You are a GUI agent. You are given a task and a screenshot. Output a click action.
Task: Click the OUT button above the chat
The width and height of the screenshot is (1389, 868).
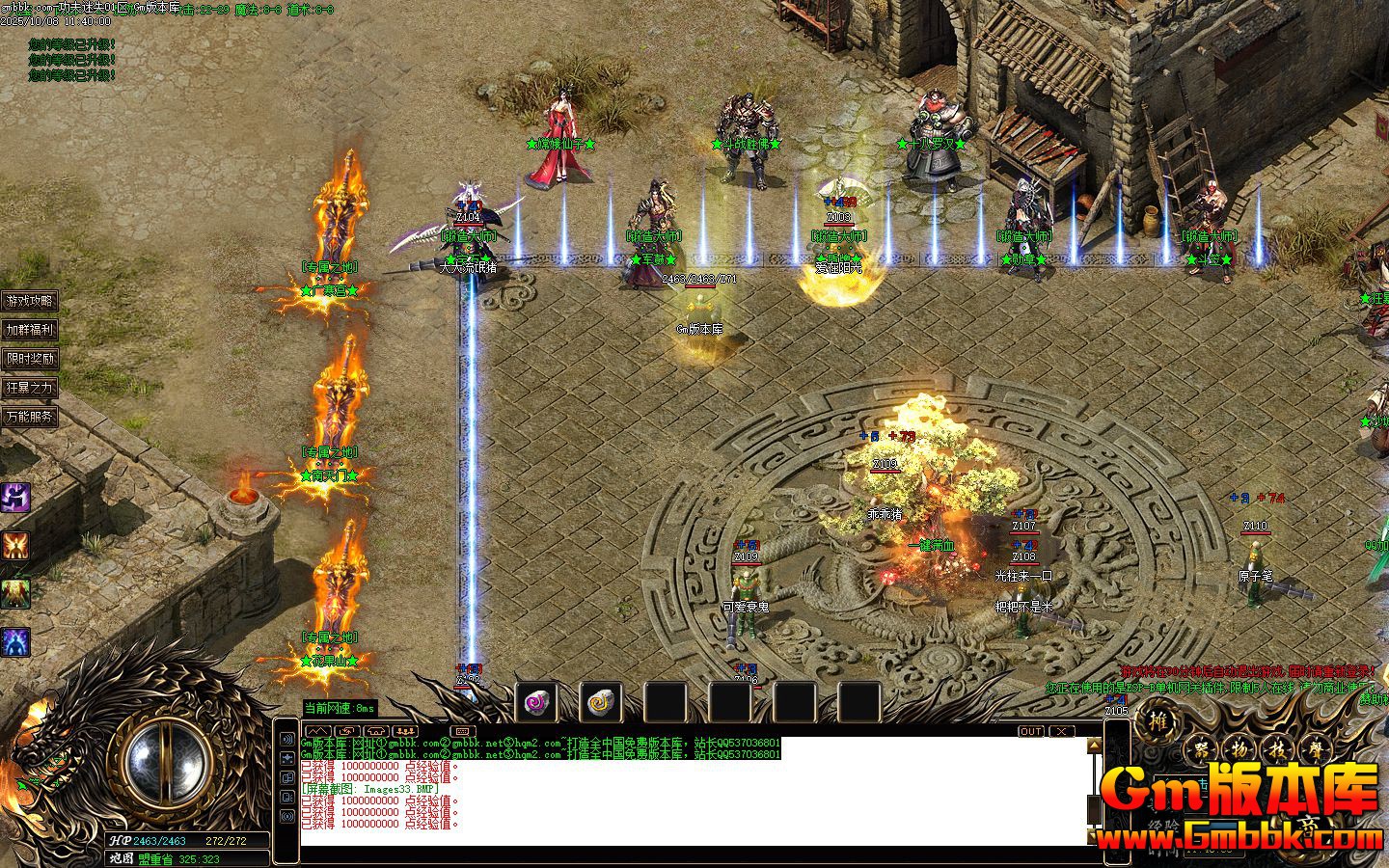(1031, 731)
